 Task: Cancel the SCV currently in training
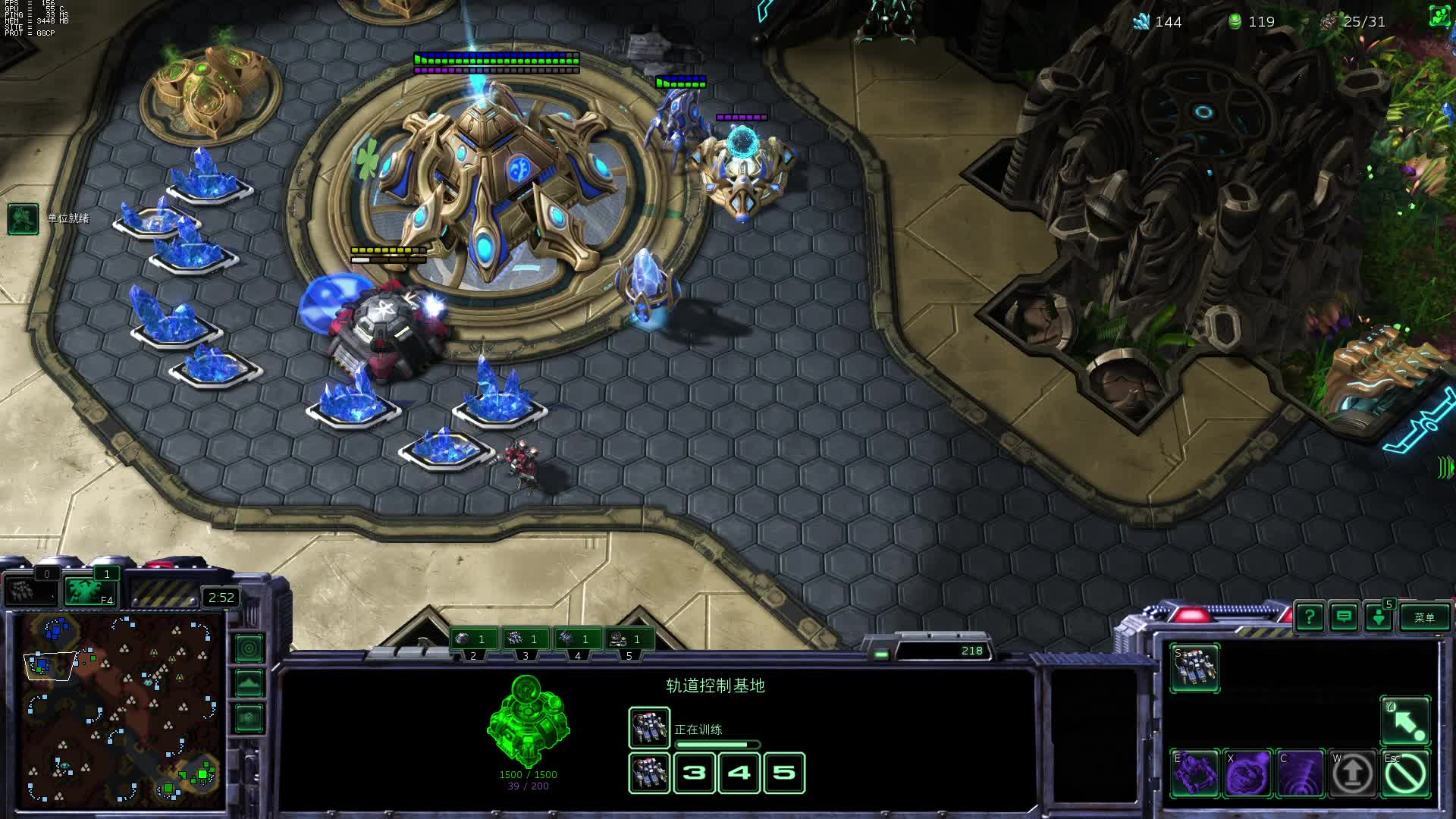point(648,728)
